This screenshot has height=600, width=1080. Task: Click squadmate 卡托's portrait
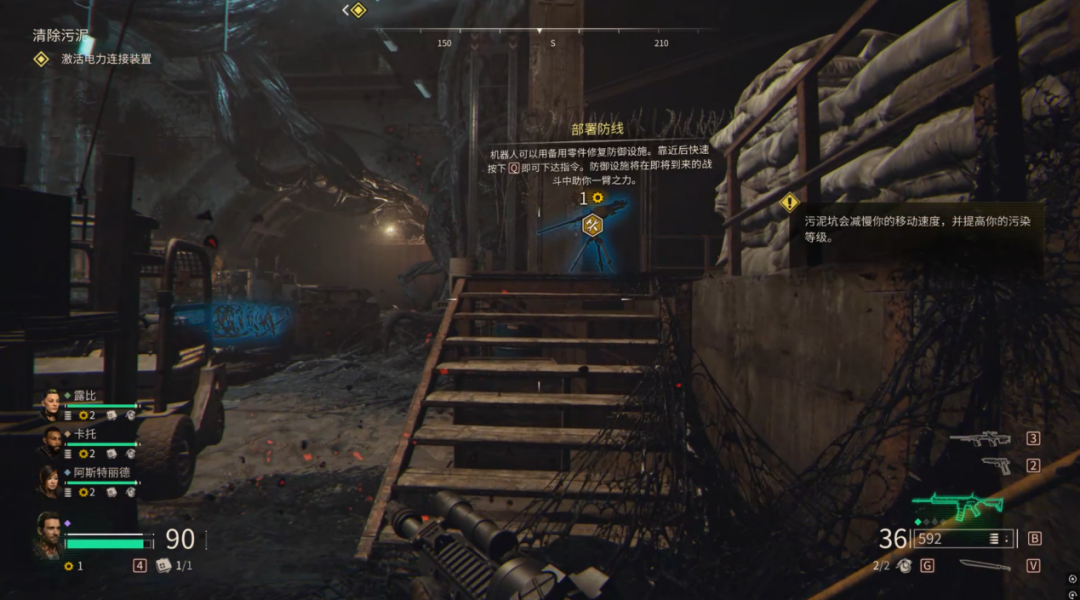[x=50, y=442]
